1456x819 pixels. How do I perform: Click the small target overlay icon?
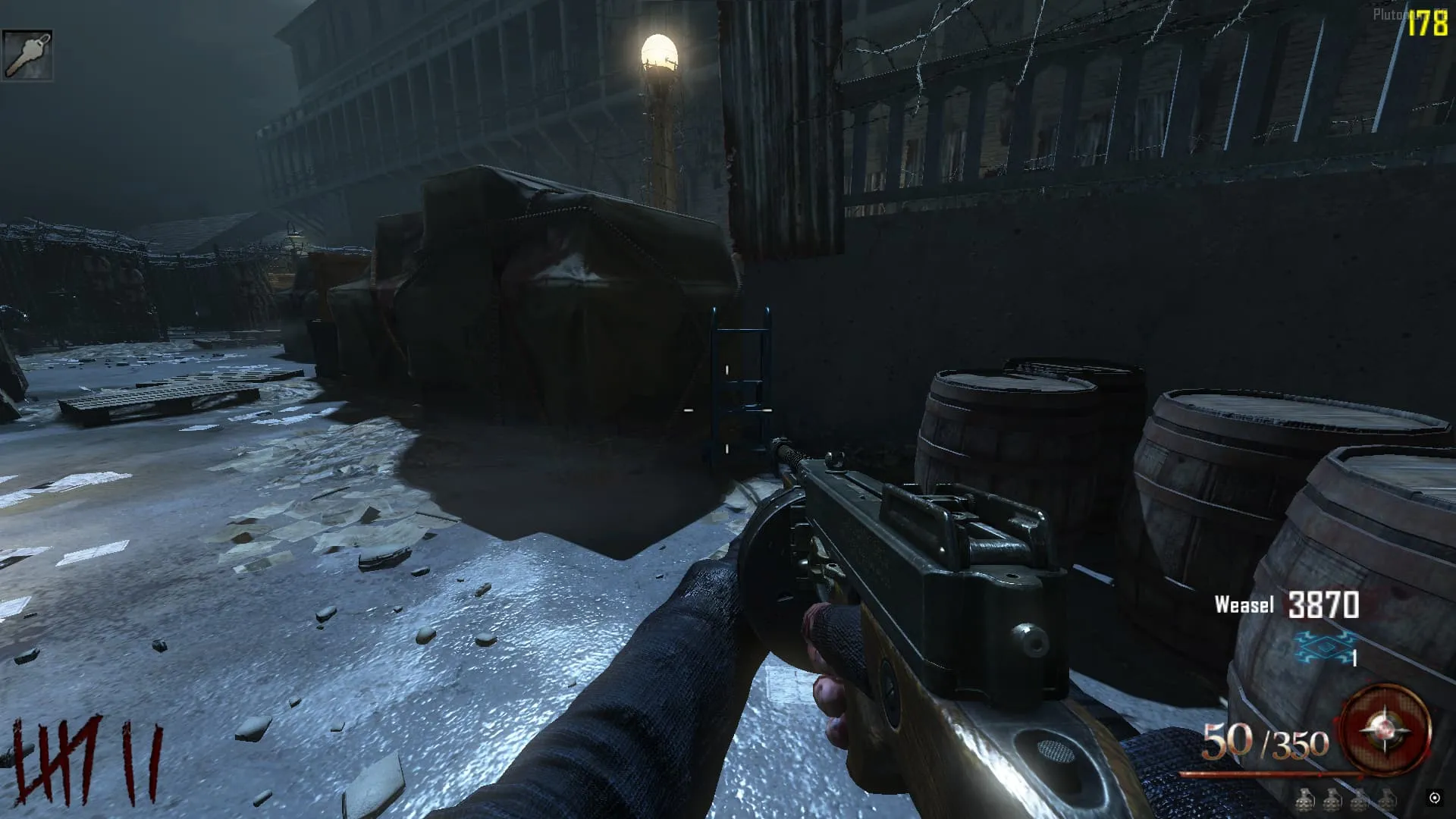(1434, 797)
